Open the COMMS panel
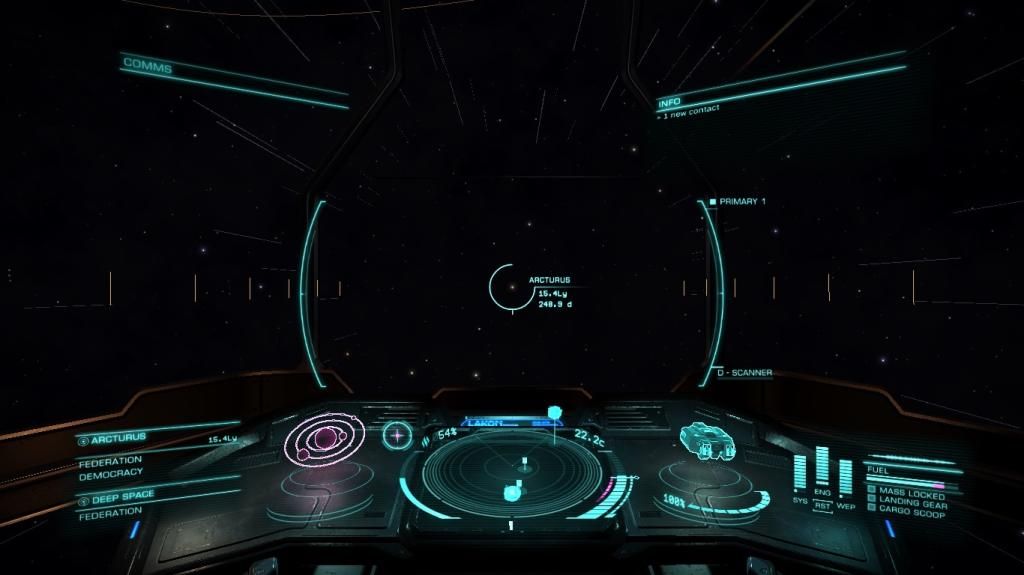The width and height of the screenshot is (1024, 575). 148,66
